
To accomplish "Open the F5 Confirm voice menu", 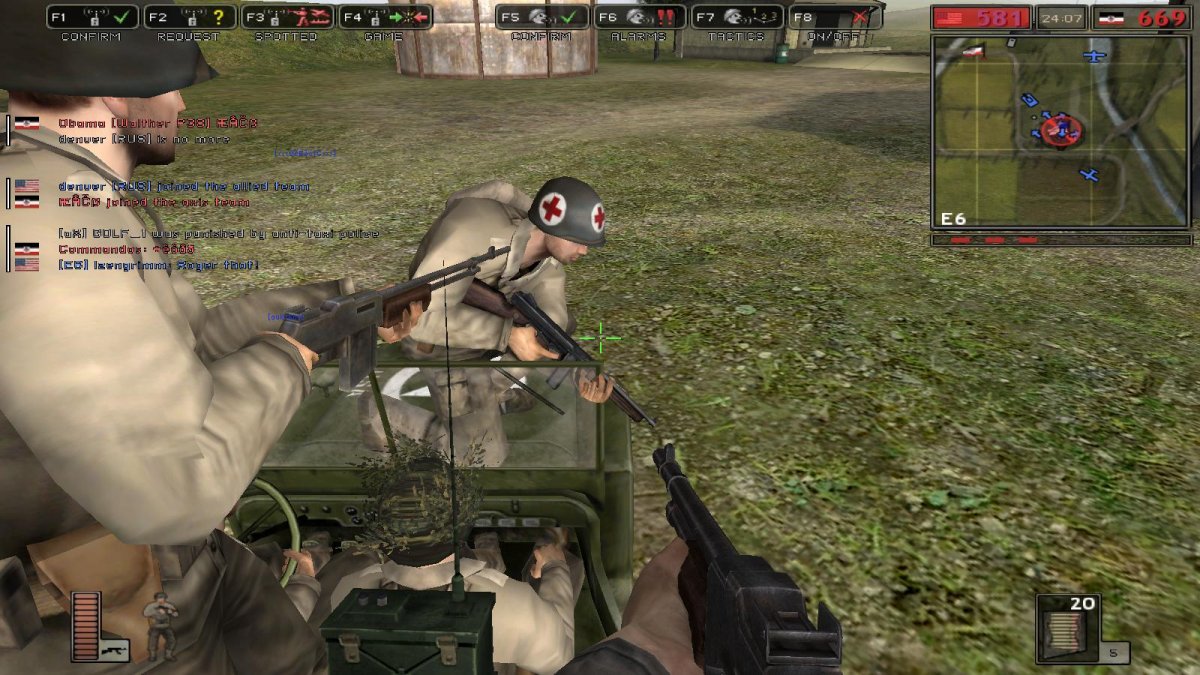I will click(543, 17).
